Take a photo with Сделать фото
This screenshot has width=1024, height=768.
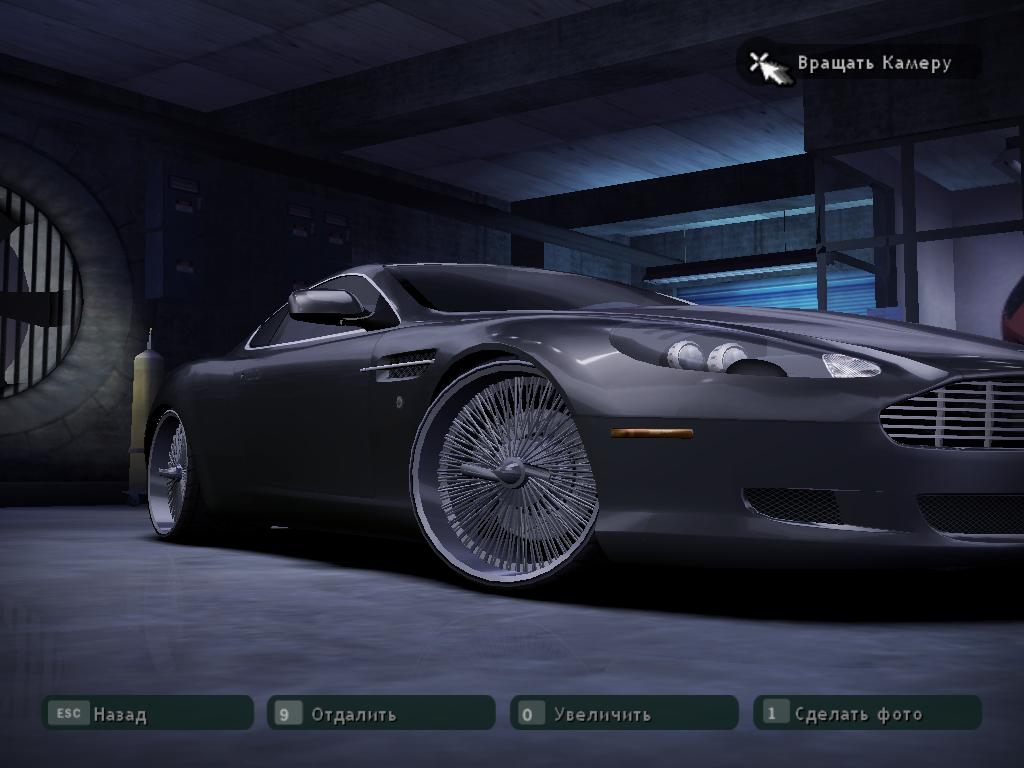click(x=866, y=713)
